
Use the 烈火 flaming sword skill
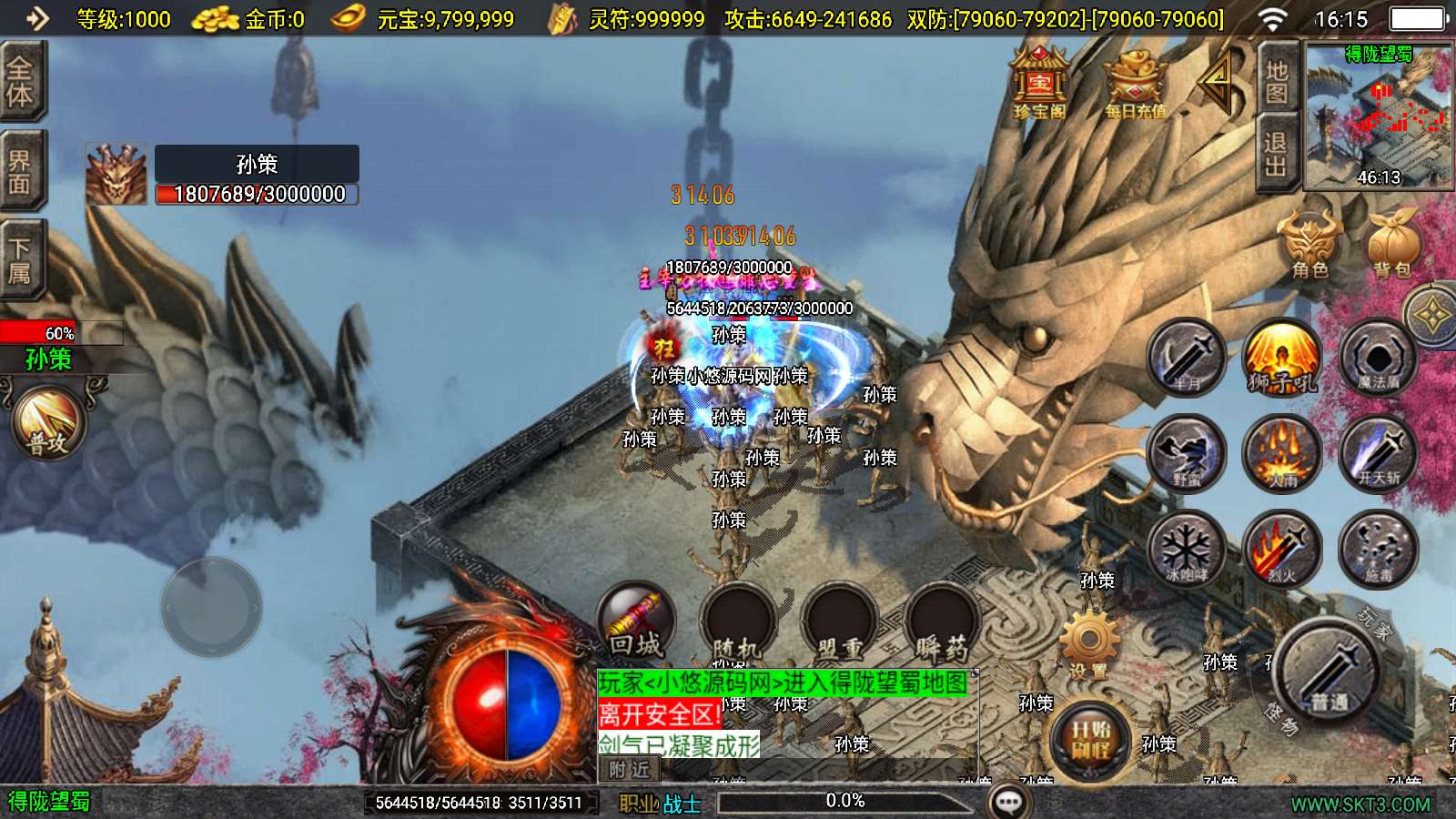pyautogui.click(x=1281, y=548)
